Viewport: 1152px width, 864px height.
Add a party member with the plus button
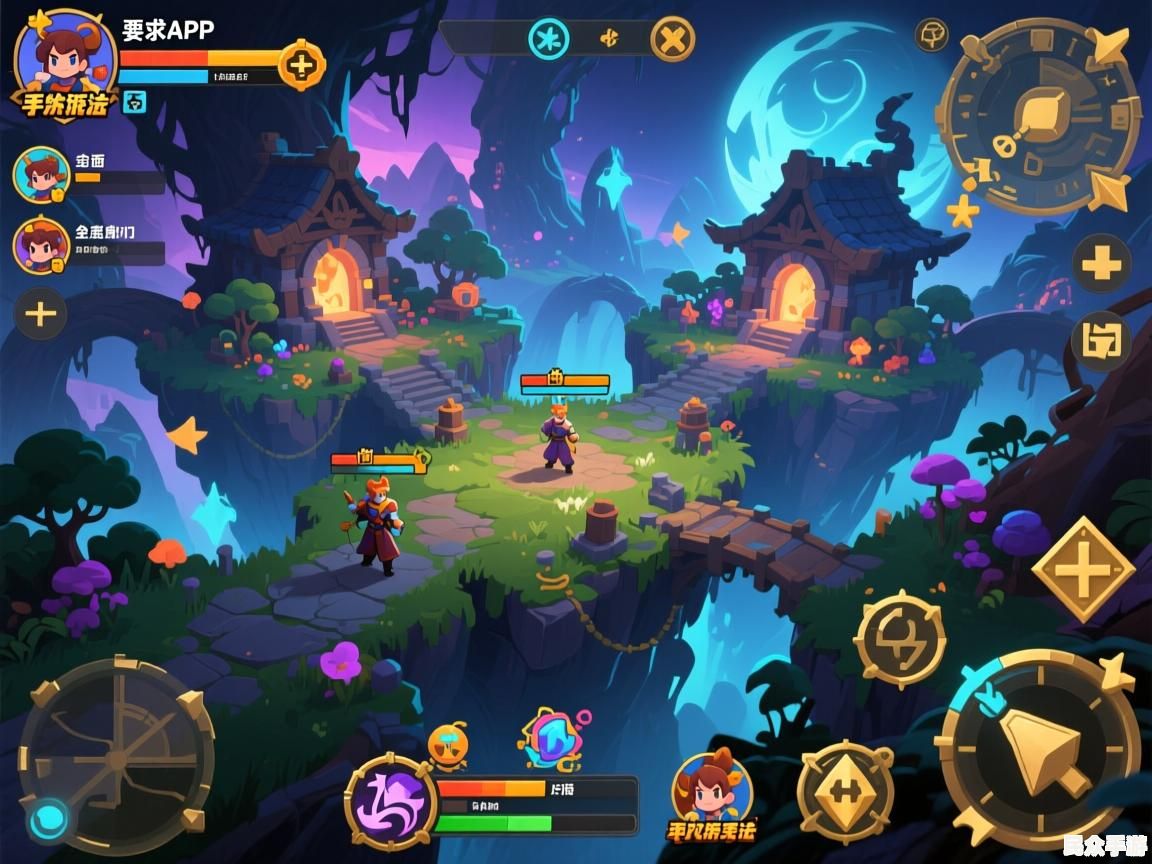(40, 314)
